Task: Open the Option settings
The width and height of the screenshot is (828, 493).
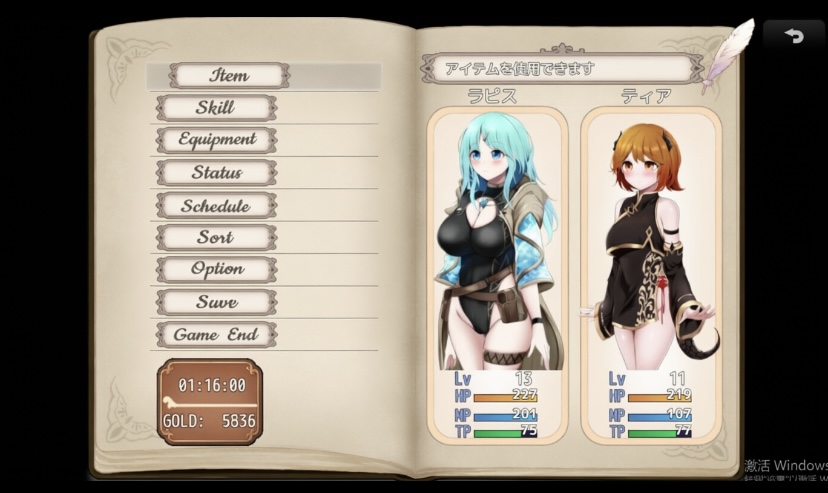Action: pyautogui.click(x=216, y=269)
